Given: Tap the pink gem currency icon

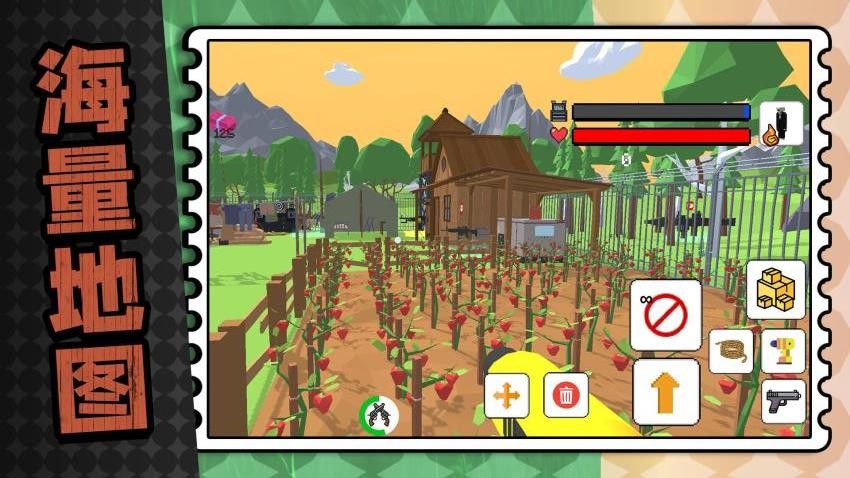Looking at the screenshot, I should pyautogui.click(x=223, y=122).
